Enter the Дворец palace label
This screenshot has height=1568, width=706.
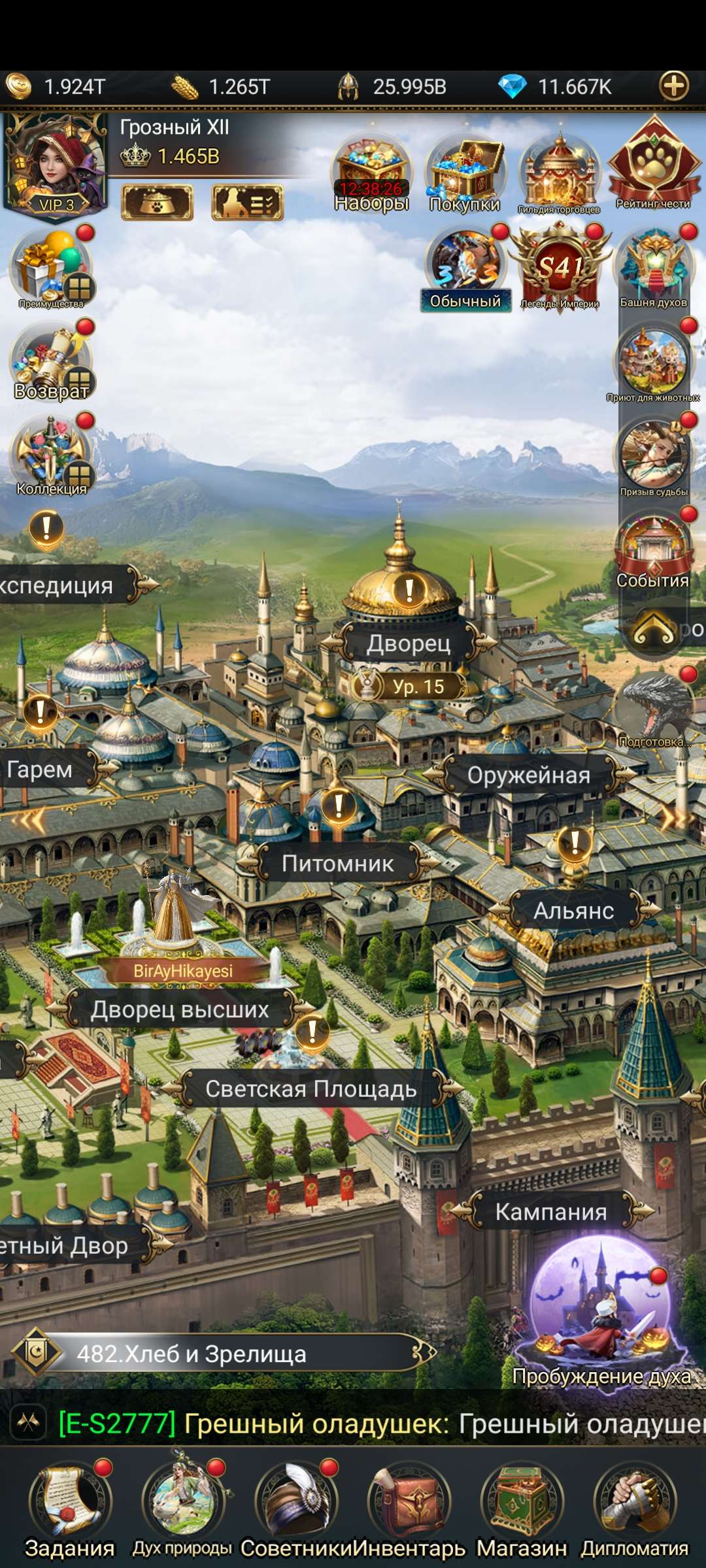[x=409, y=644]
